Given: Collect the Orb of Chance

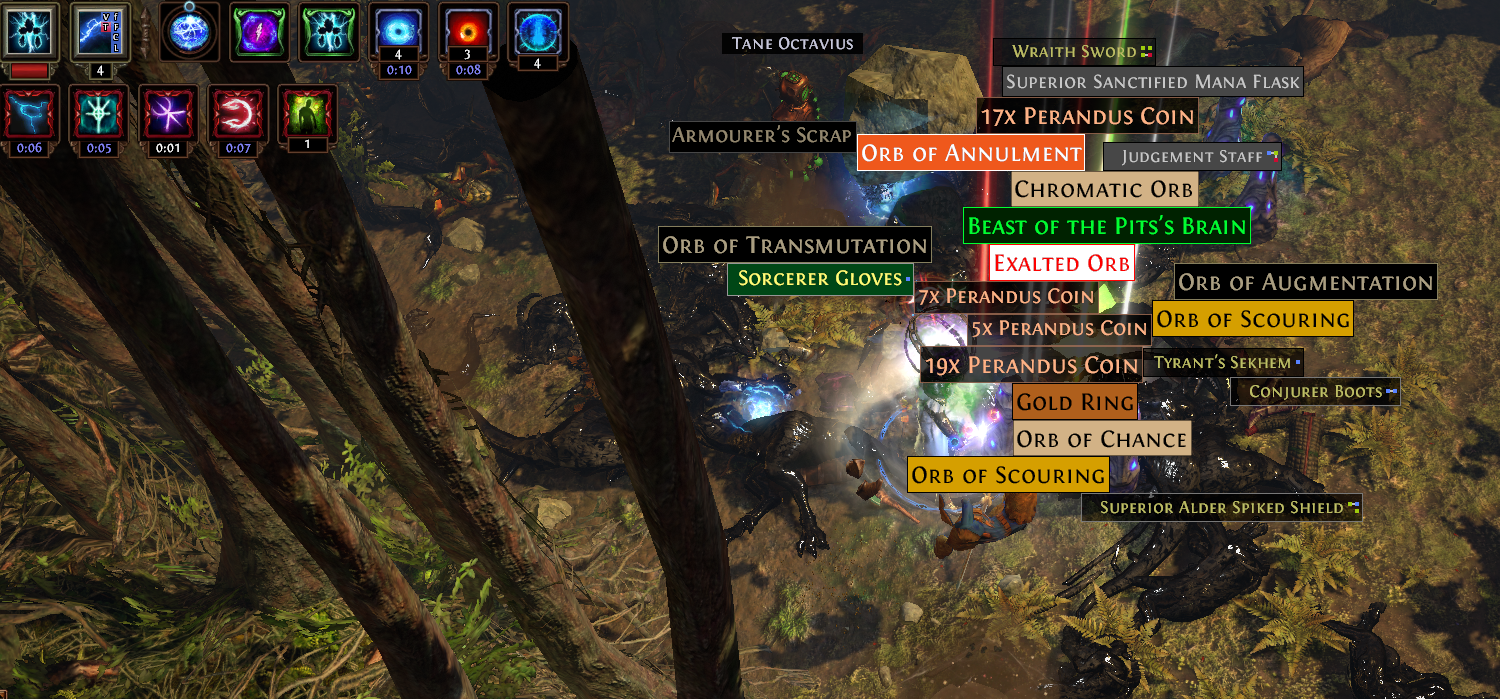Looking at the screenshot, I should click(1101, 439).
